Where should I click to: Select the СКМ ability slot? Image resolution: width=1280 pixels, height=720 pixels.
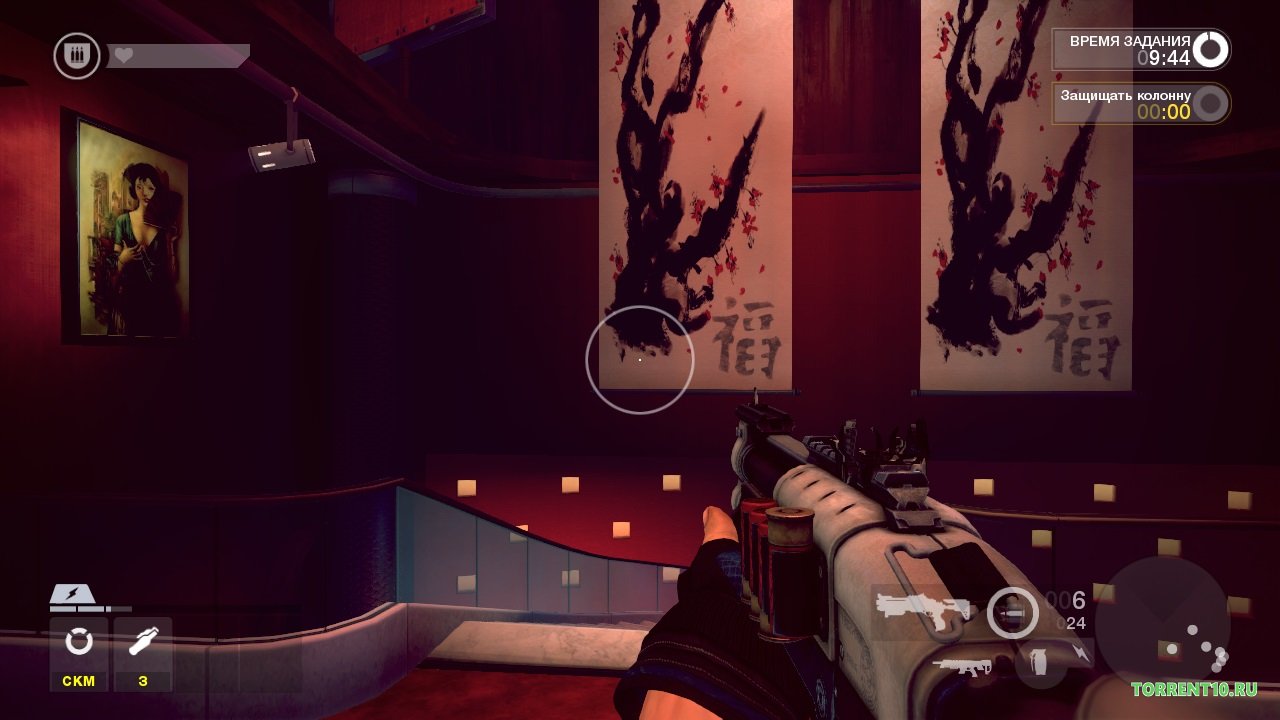79,652
